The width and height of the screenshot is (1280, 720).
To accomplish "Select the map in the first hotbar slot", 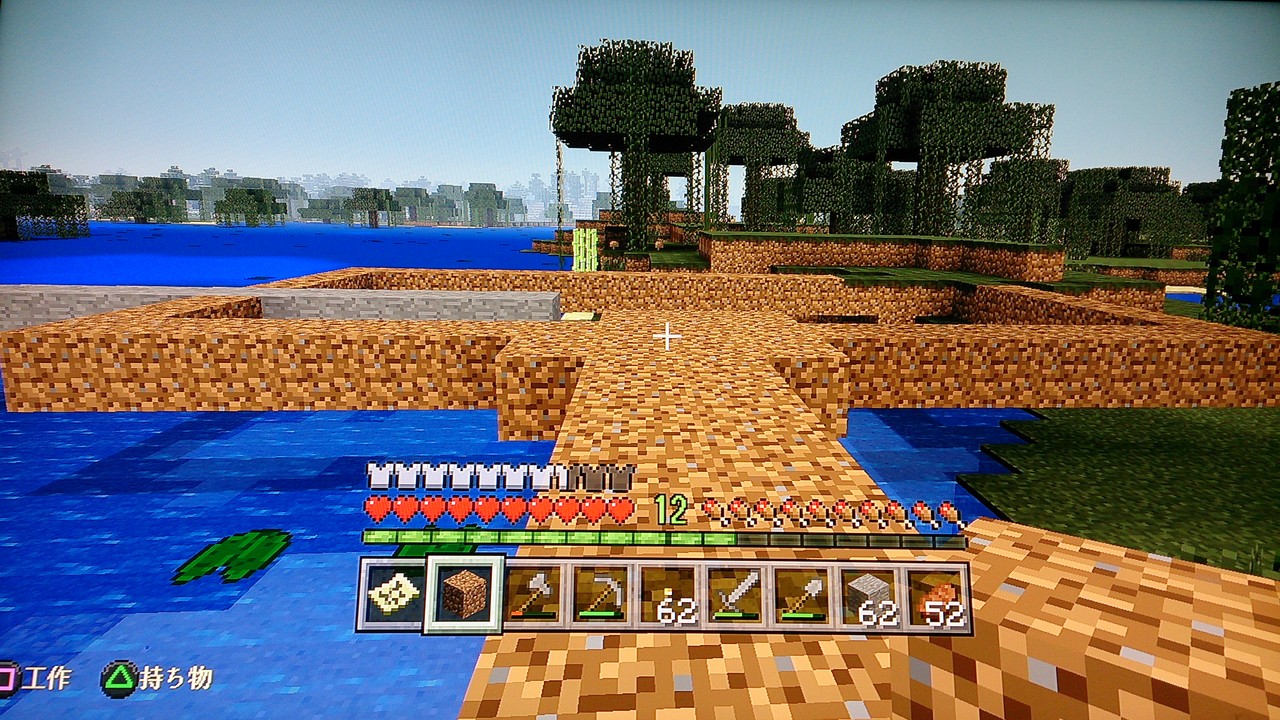I will [394, 593].
